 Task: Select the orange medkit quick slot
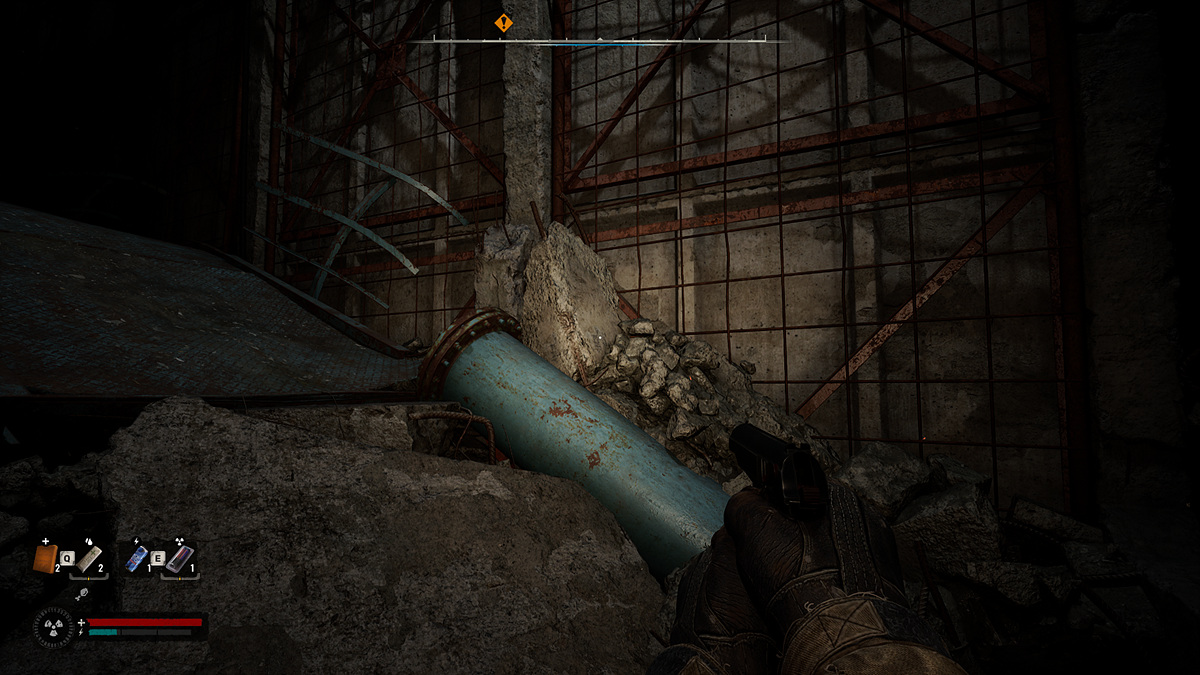(45, 558)
